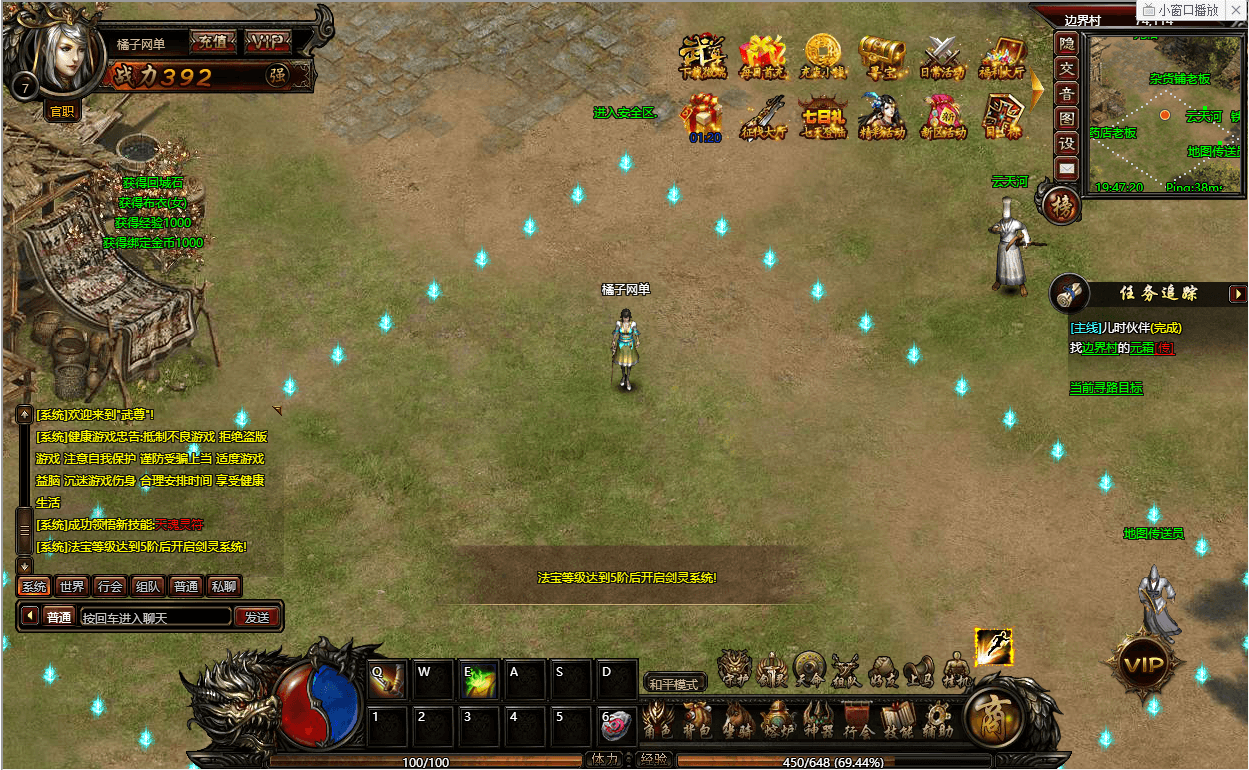Open the 日常活动 daily activities icon
The width and height of the screenshot is (1249, 770).
pos(942,57)
